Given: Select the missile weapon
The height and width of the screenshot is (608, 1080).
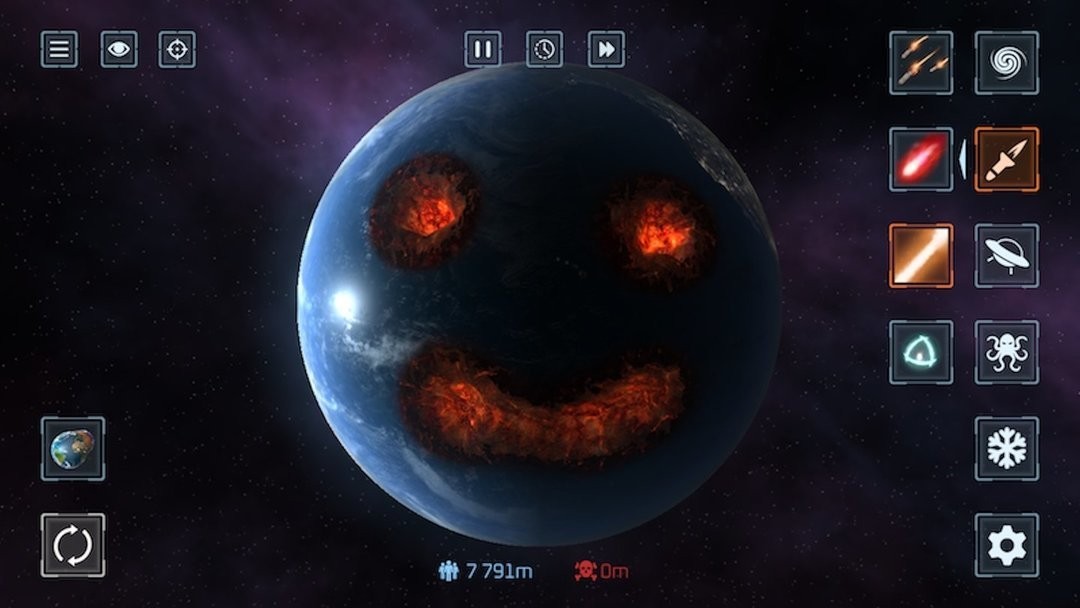Looking at the screenshot, I should (1006, 159).
